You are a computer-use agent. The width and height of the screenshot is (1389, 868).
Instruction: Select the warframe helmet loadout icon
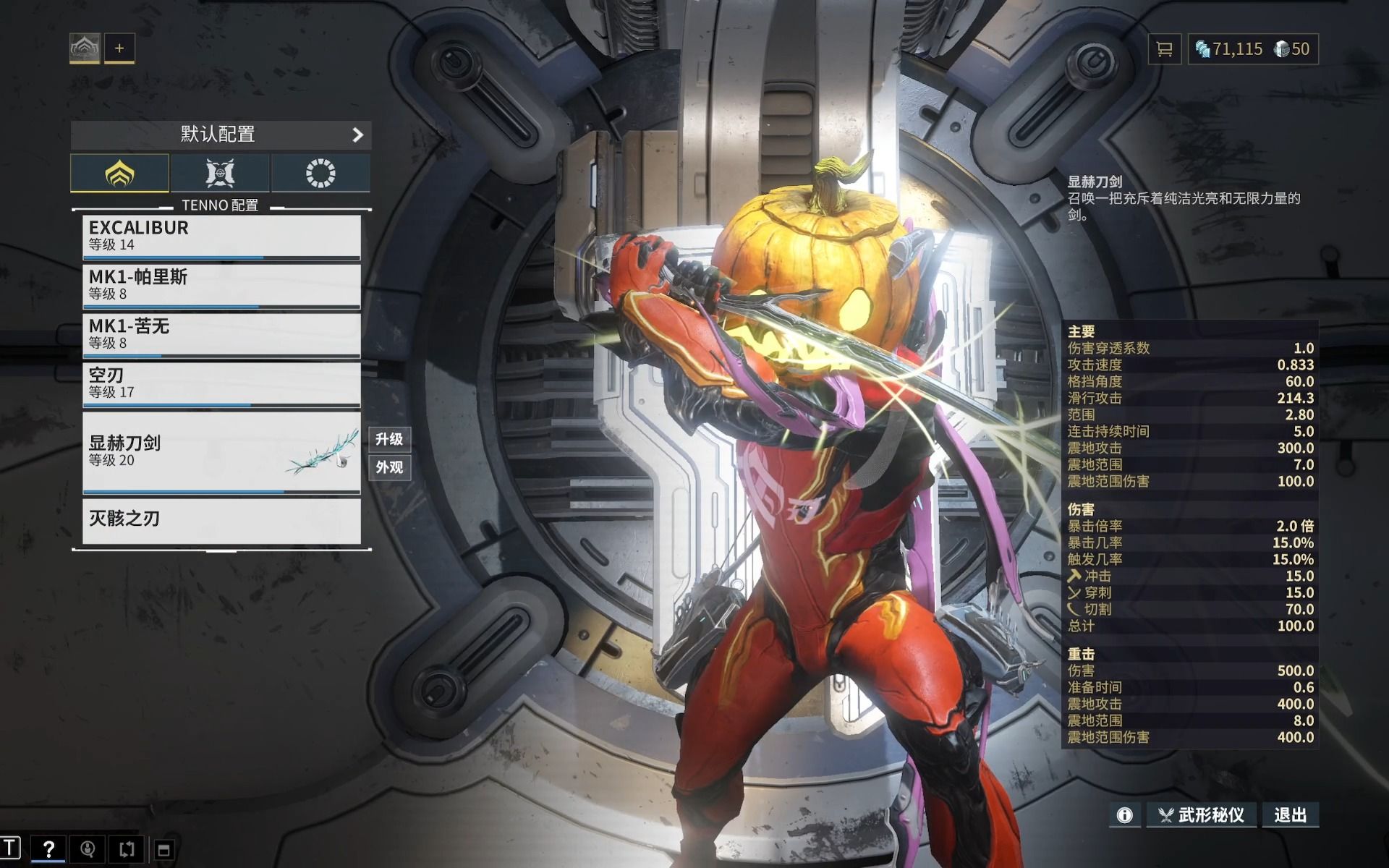click(x=85, y=48)
